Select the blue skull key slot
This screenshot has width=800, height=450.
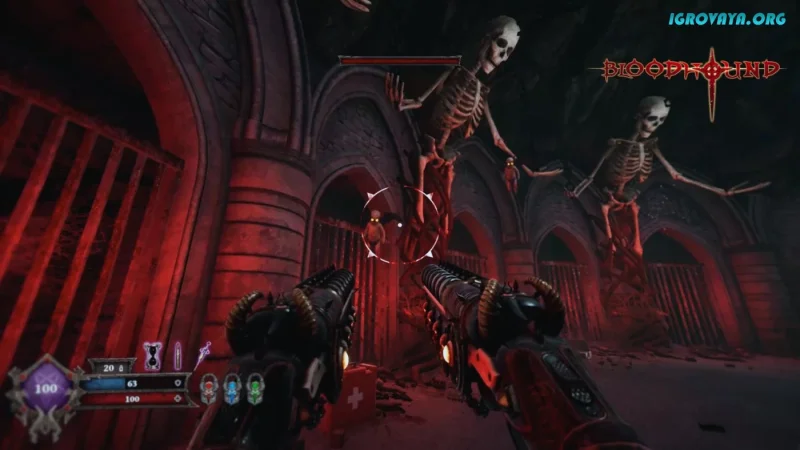[x=231, y=386]
